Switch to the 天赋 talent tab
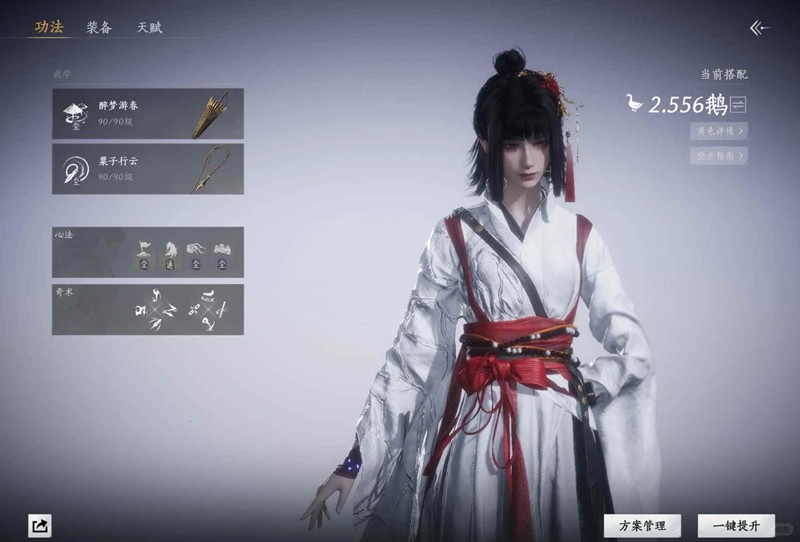 pos(149,28)
